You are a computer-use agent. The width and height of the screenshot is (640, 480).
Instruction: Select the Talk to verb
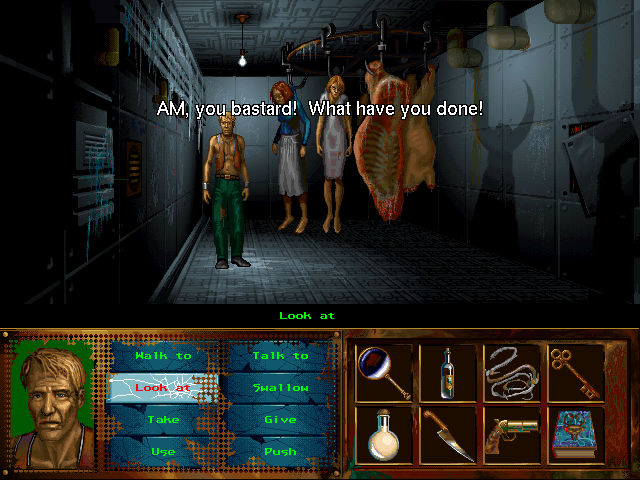click(x=280, y=356)
